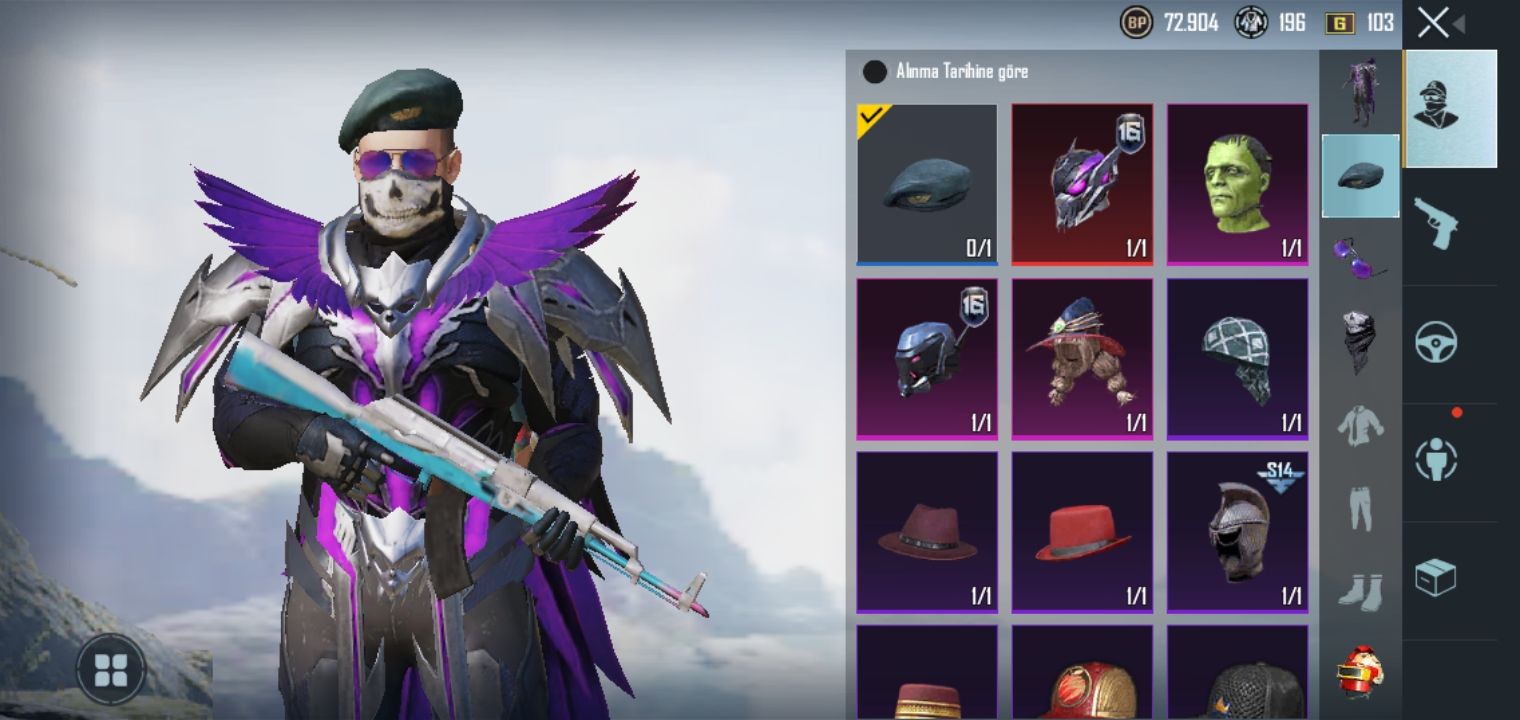Select the equipped green beret item

click(927, 185)
